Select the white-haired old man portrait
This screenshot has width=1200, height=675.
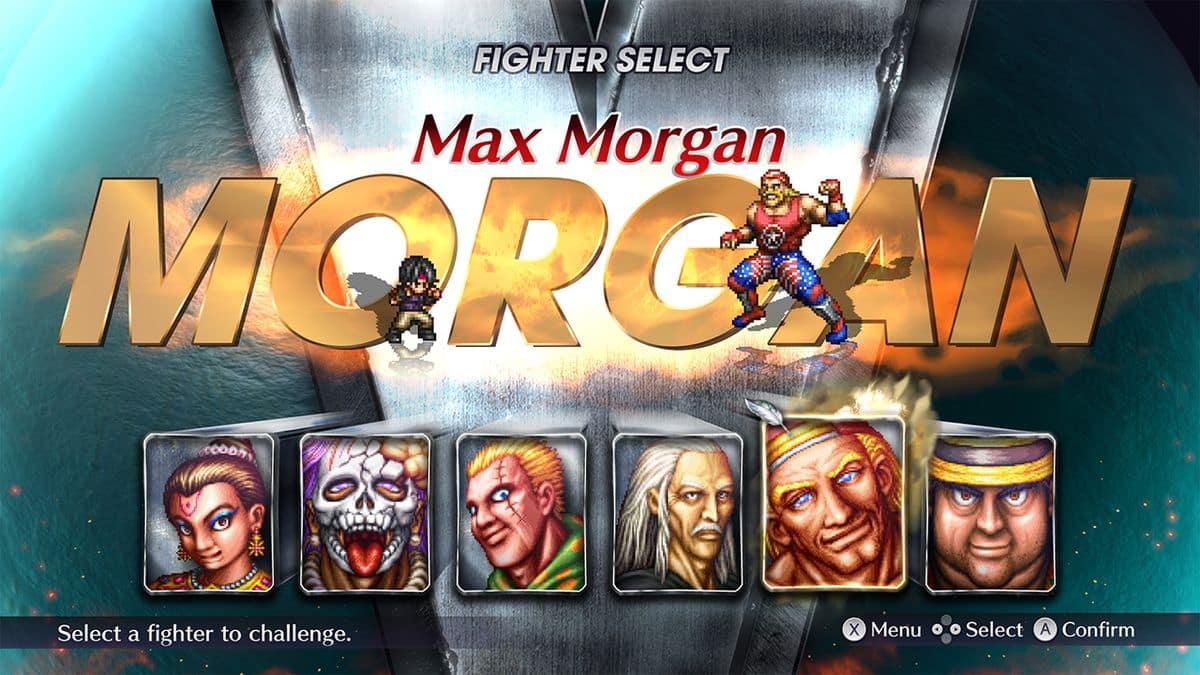point(676,513)
